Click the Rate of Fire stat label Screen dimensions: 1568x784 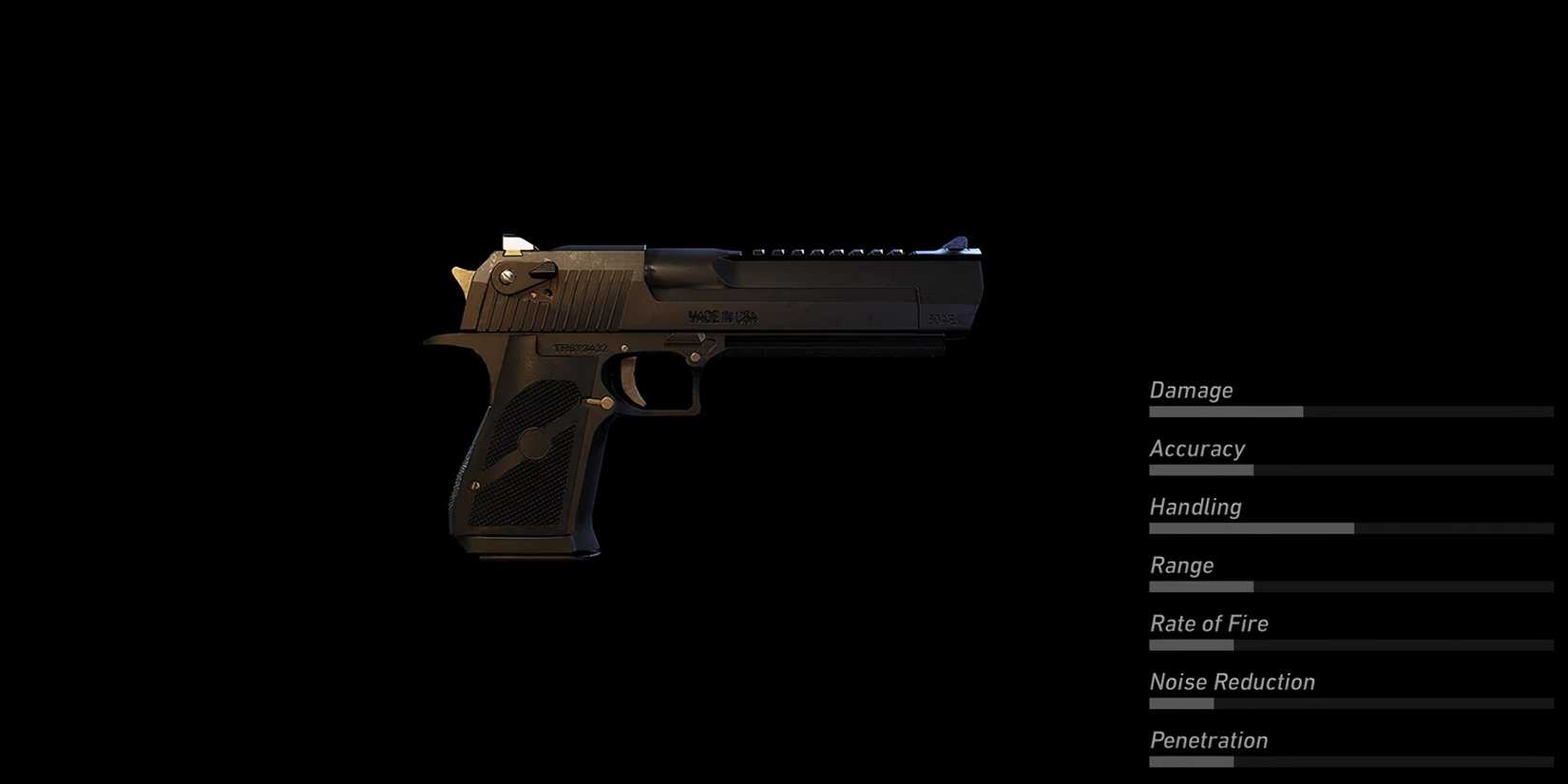point(1208,623)
